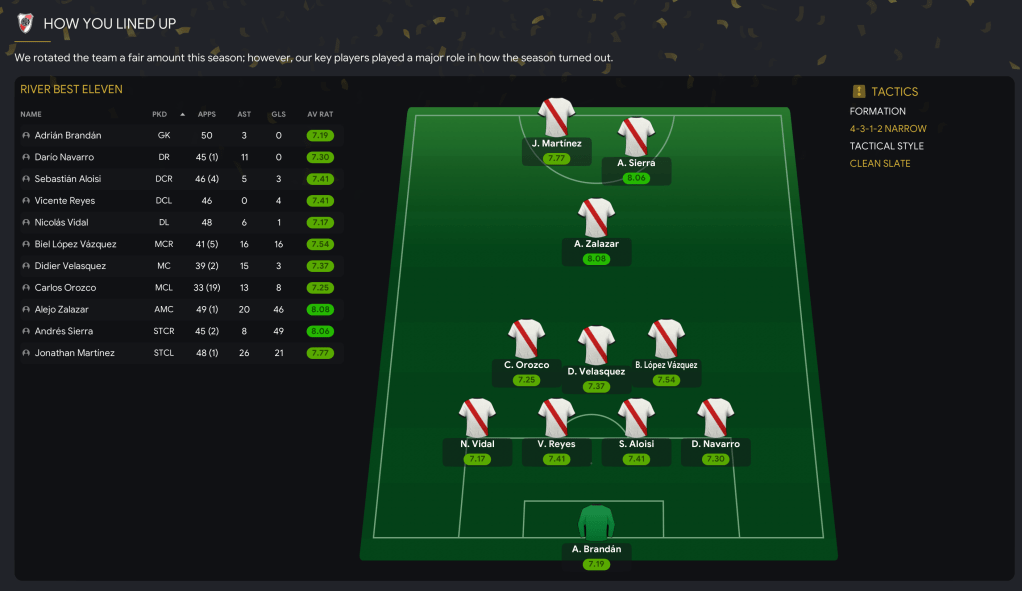Viewport: 1022px width, 591px height.
Task: Sort the list by AV RAT header
Action: (x=320, y=114)
